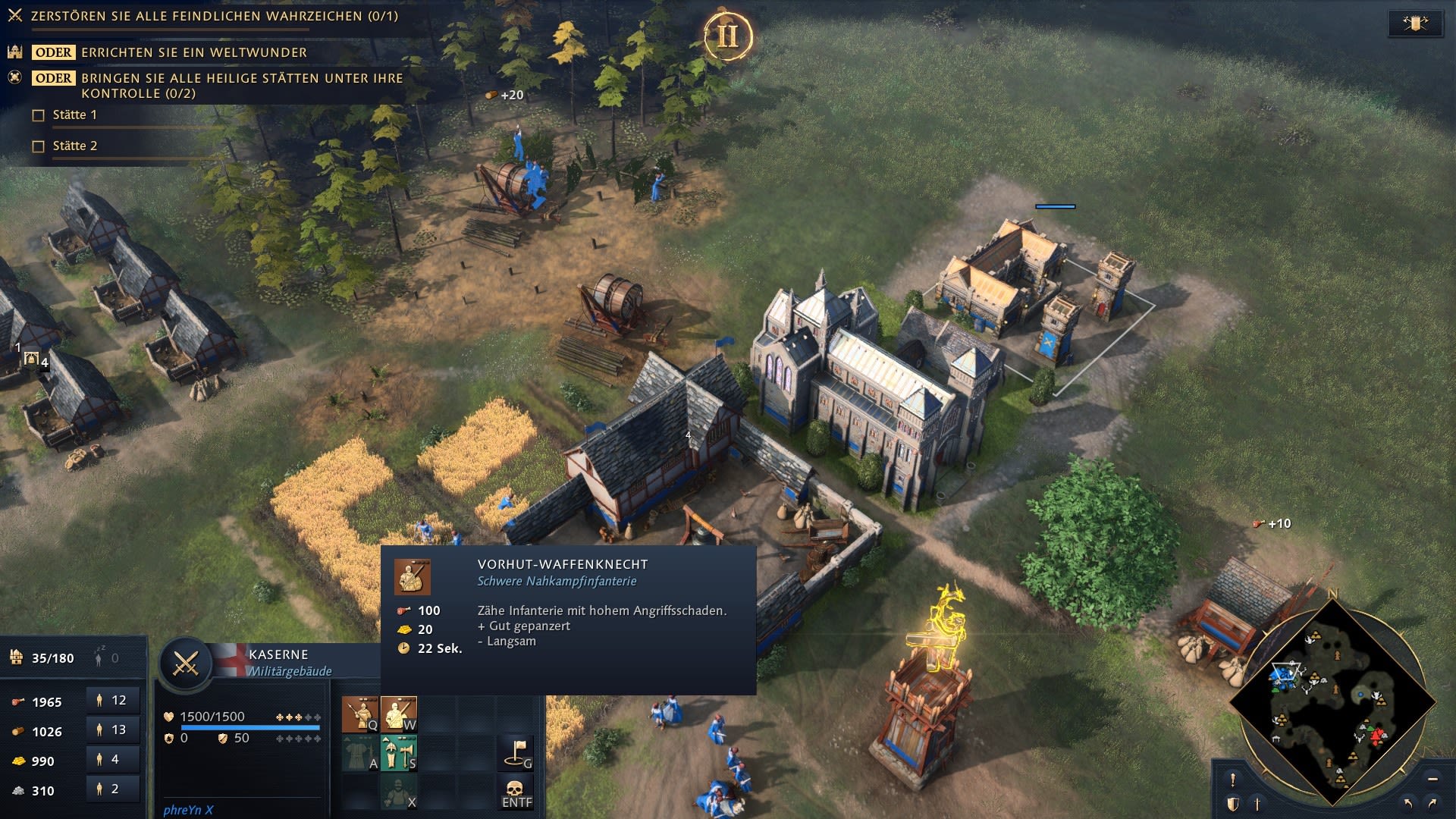Select the 13 wood villagers

pos(112,730)
